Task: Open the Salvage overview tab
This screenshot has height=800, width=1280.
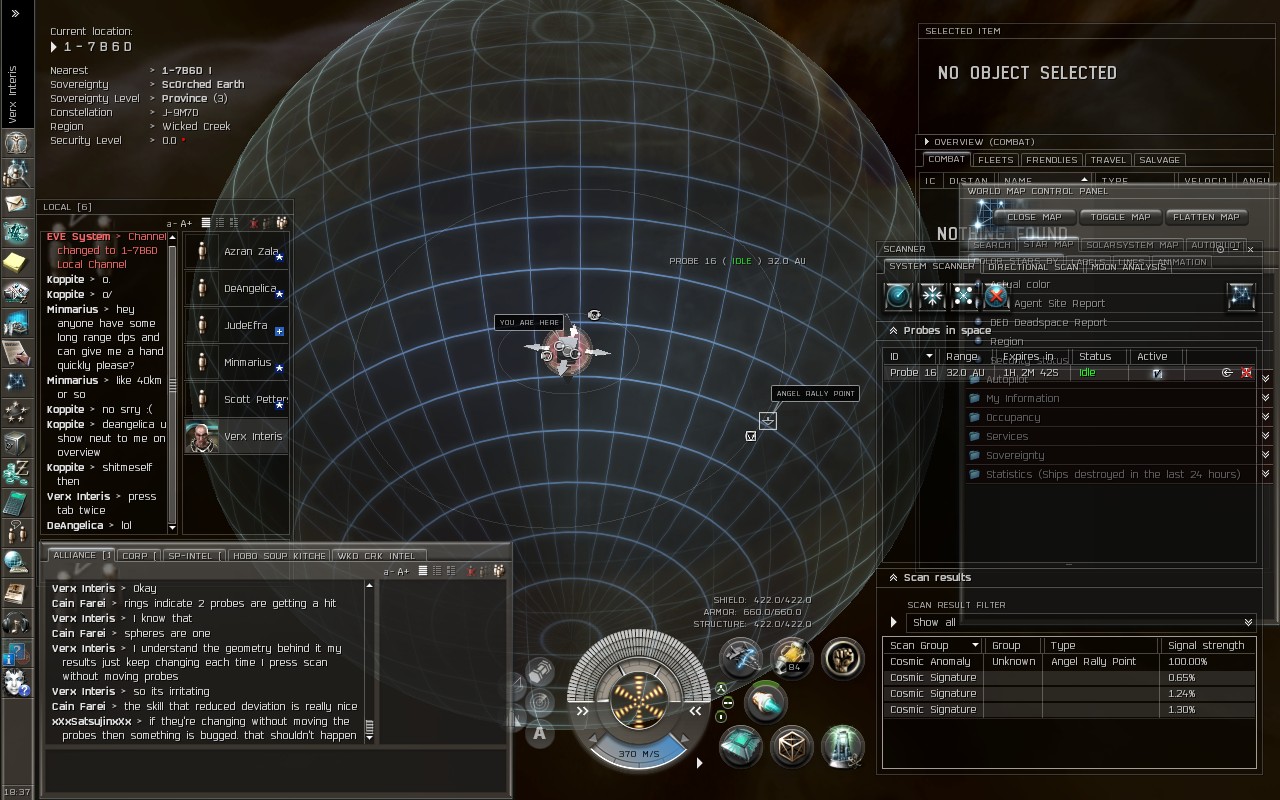Action: click(1159, 160)
